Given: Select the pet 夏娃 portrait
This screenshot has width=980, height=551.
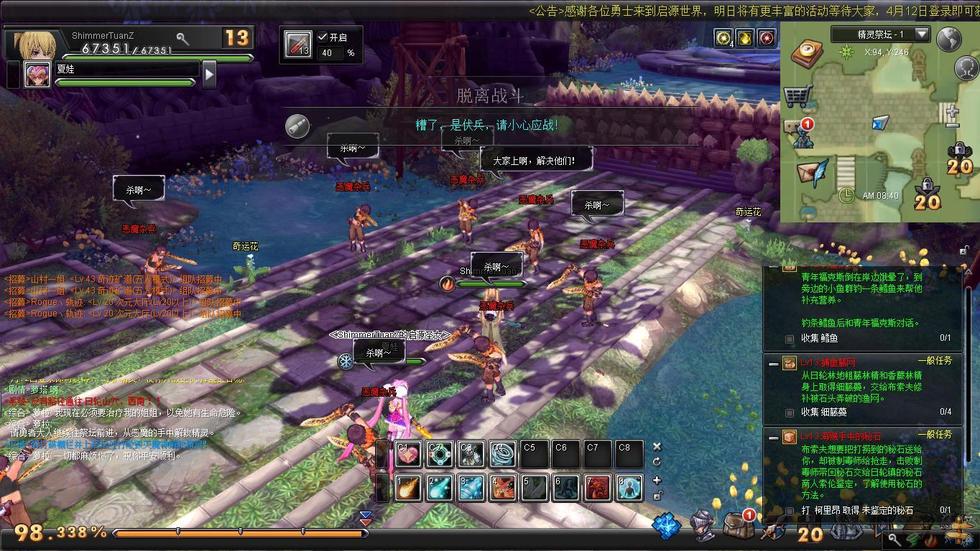Looking at the screenshot, I should (38, 73).
